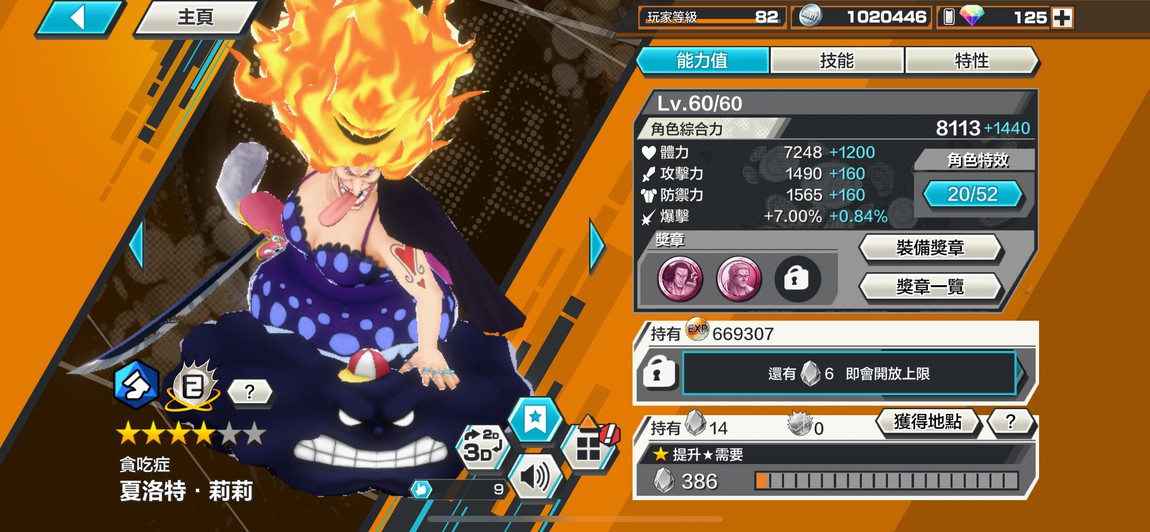The height and width of the screenshot is (532, 1150).
Task: Open help next to 獲得地點
Action: pos(1010,423)
